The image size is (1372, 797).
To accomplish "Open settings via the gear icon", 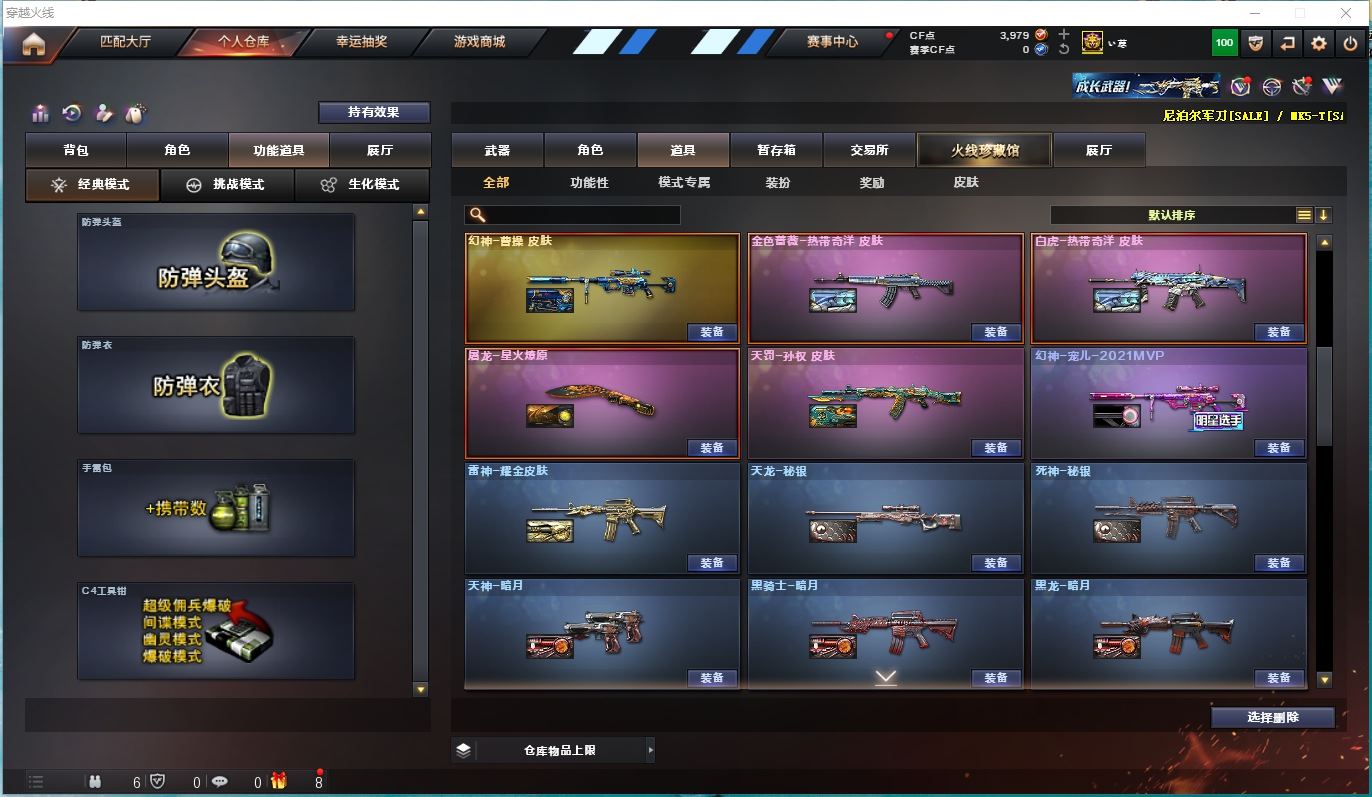I will pos(1319,43).
